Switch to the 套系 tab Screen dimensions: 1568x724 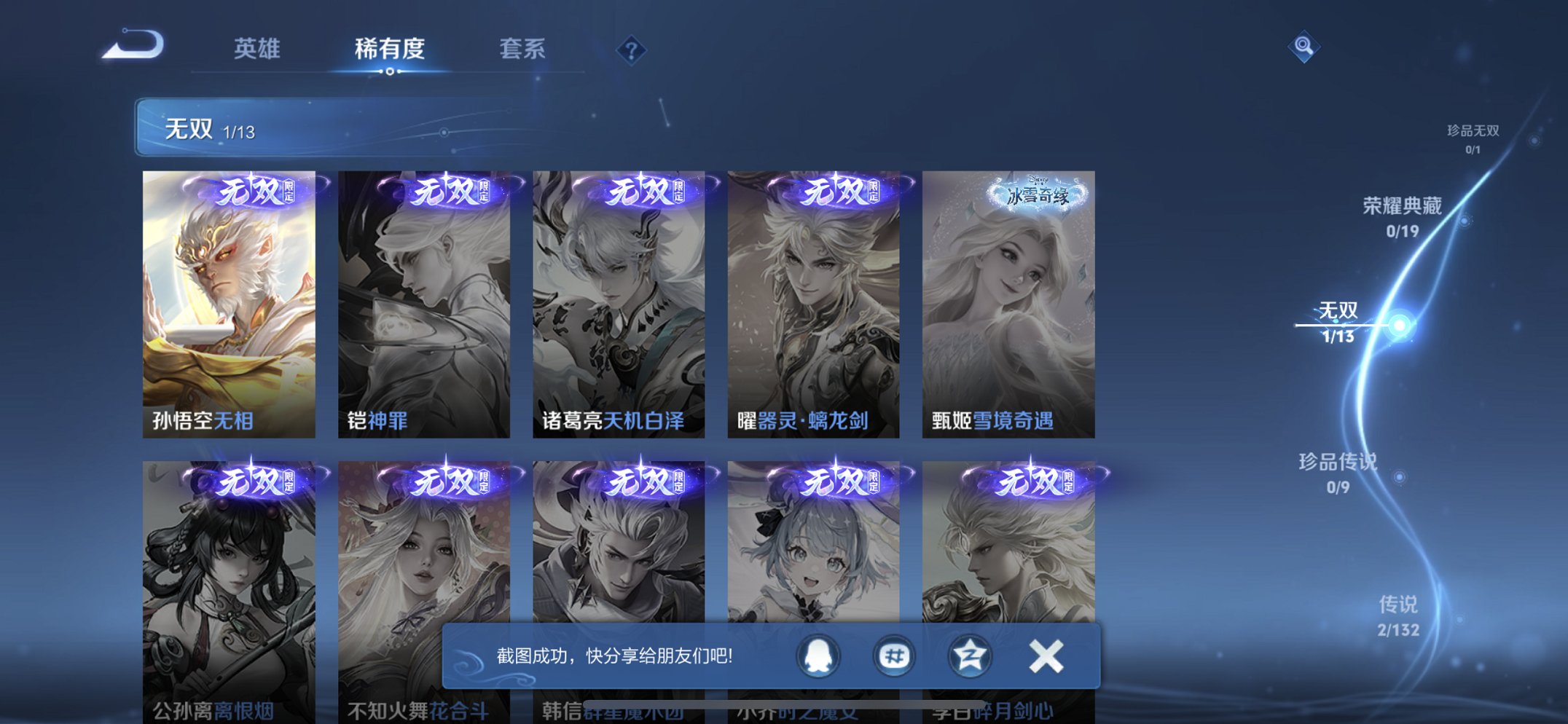coord(522,49)
